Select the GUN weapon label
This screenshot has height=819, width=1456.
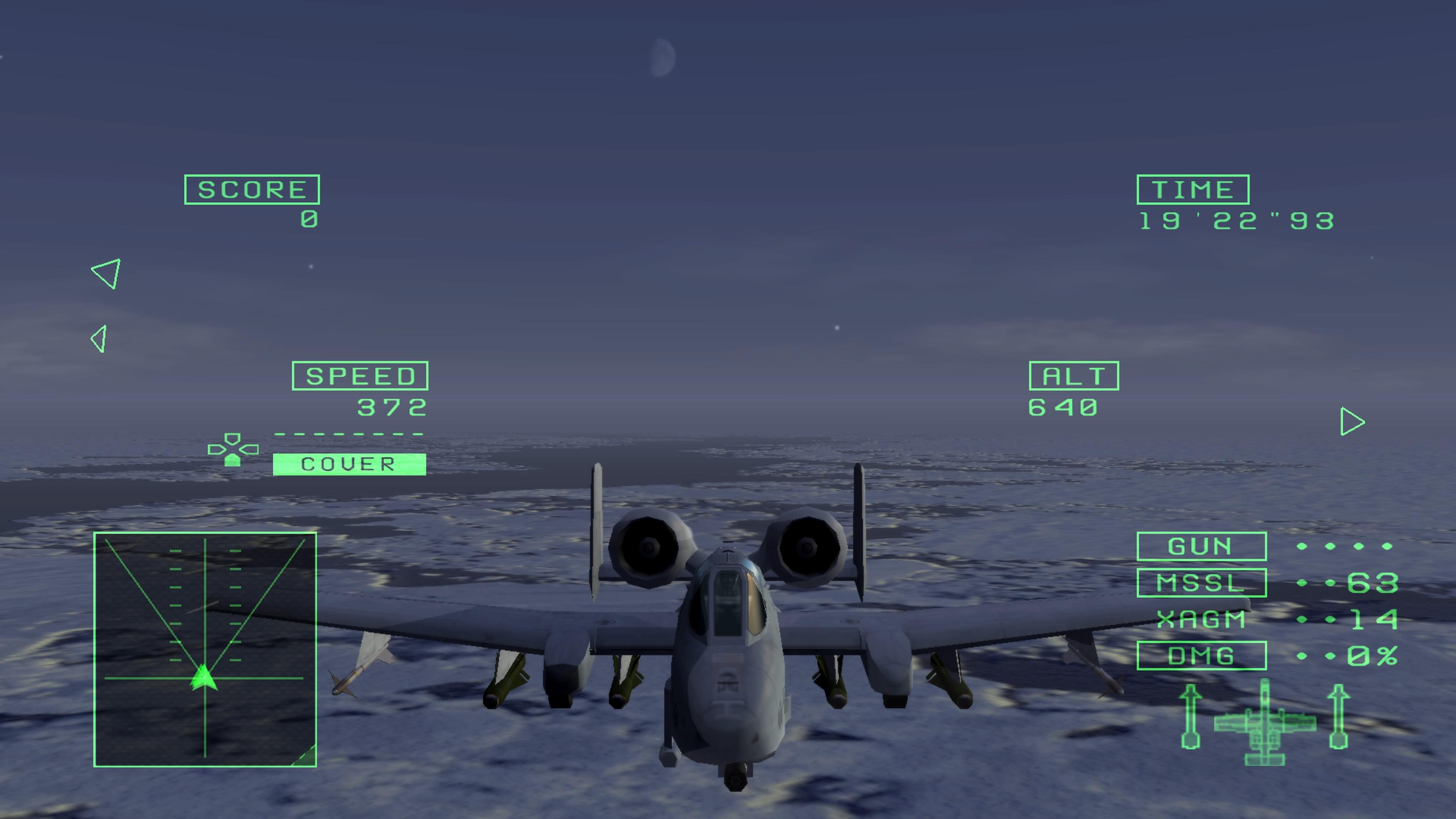[x=1201, y=546]
